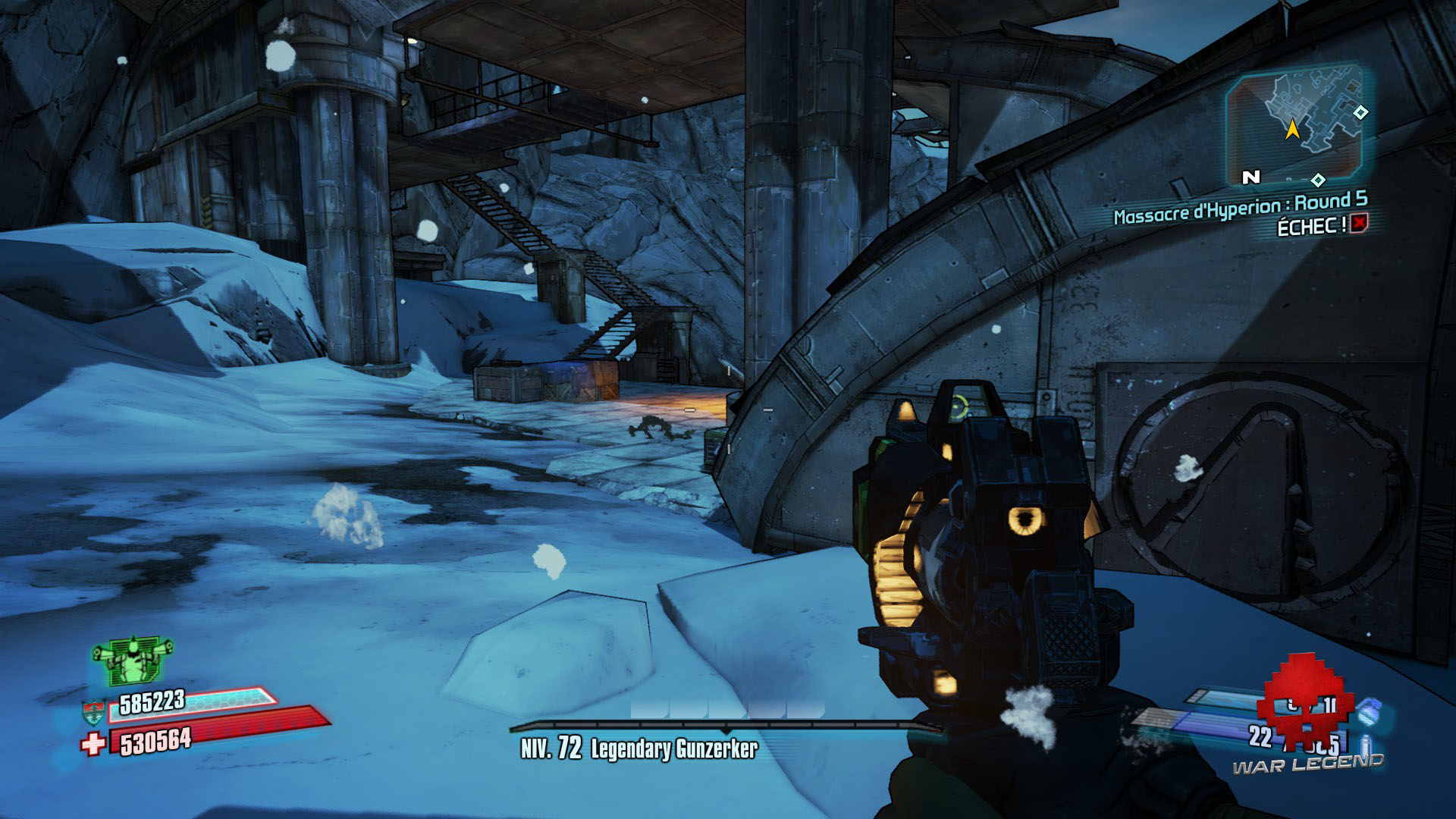This screenshot has height=819, width=1456.
Task: Click the red X failure icon next to ÉCHEC
Action: [1358, 224]
